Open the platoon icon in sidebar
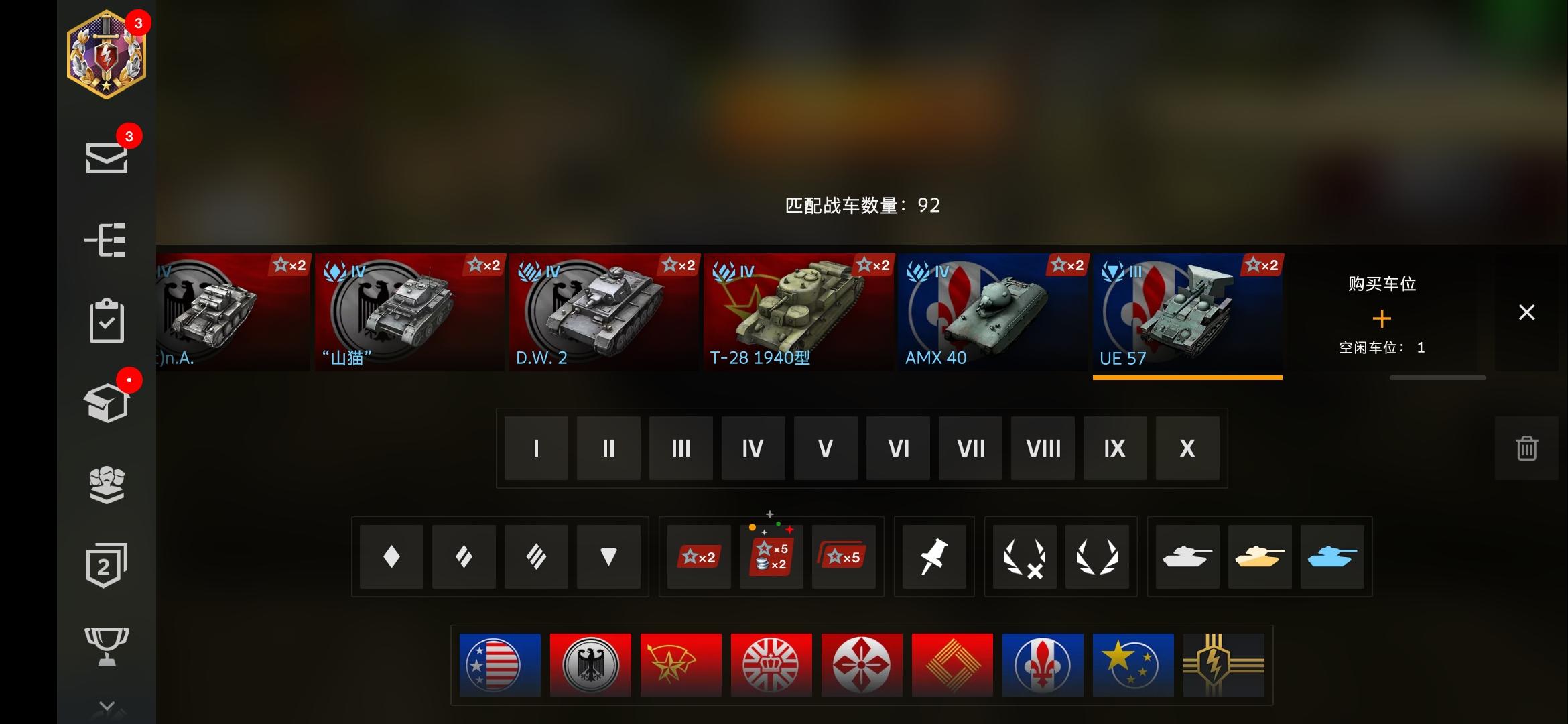The height and width of the screenshot is (724, 1568). 107,484
